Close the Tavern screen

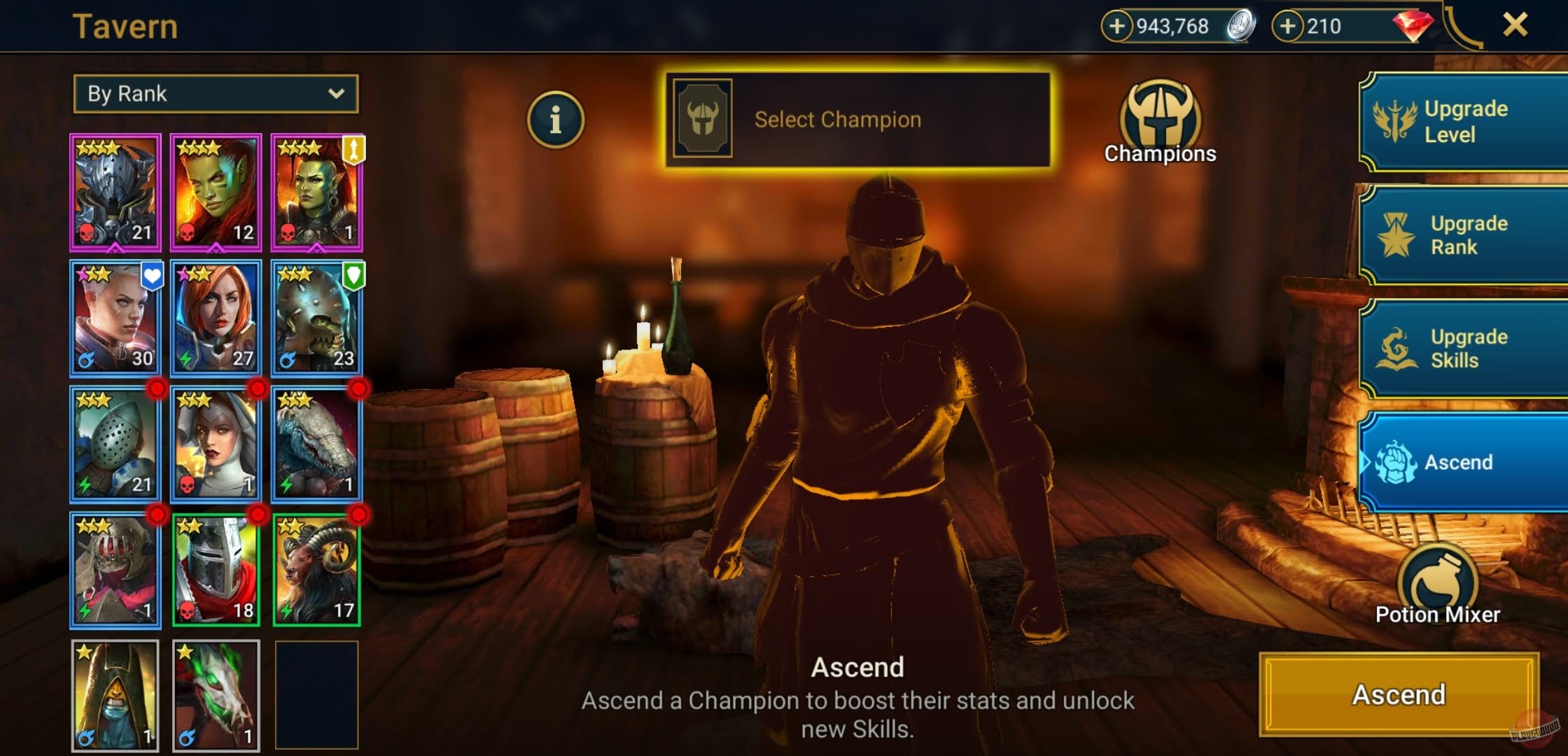pos(1515,27)
